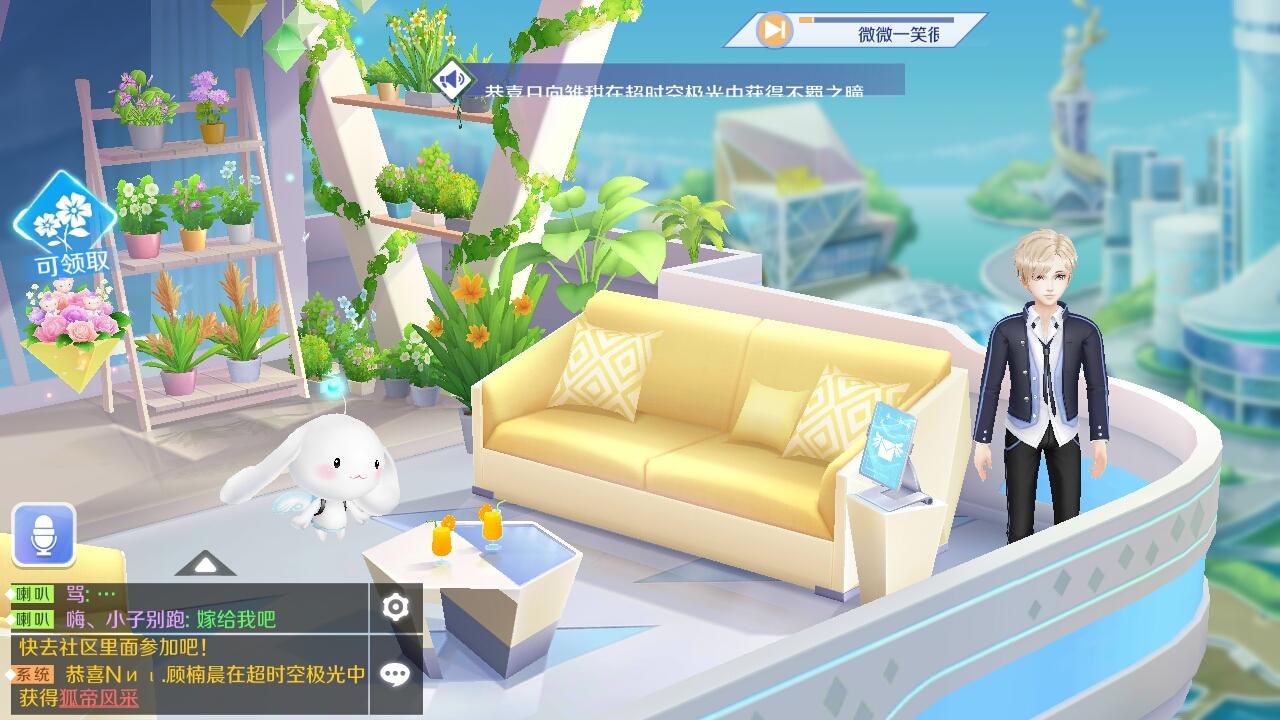Viewport: 1280px width, 720px height.
Task: Open the chat speech bubble button
Action: pos(396,674)
